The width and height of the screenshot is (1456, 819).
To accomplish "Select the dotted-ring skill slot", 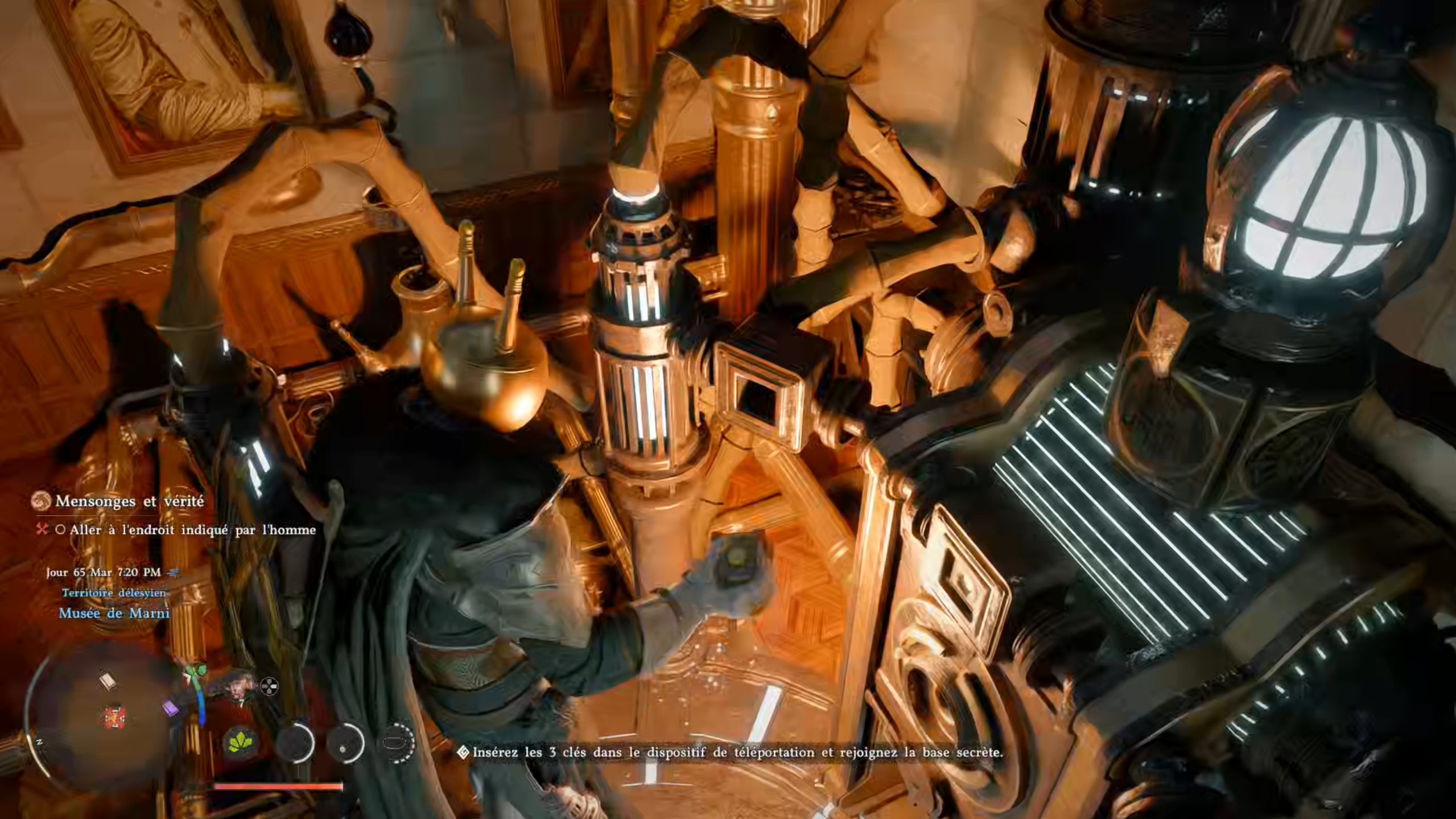I will click(x=397, y=743).
